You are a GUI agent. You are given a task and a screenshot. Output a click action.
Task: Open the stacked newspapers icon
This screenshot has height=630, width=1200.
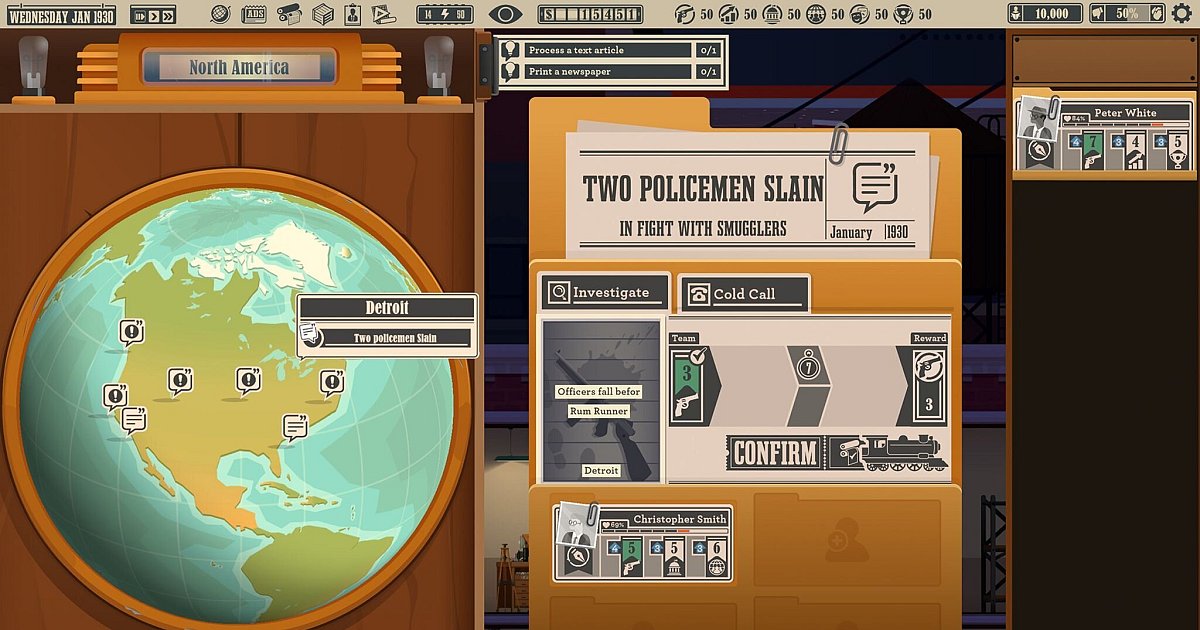coord(322,15)
